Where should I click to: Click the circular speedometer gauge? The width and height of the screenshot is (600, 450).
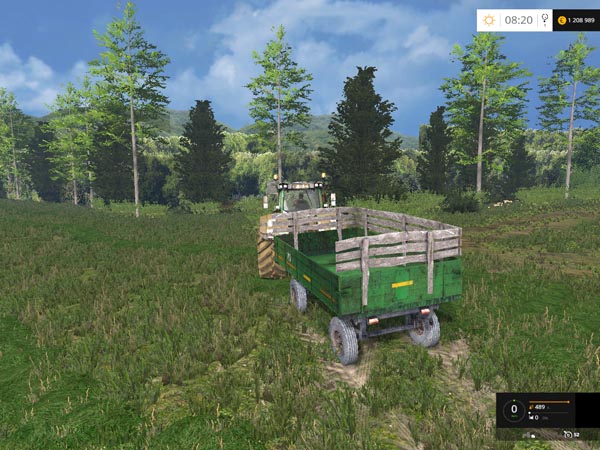pos(515,409)
